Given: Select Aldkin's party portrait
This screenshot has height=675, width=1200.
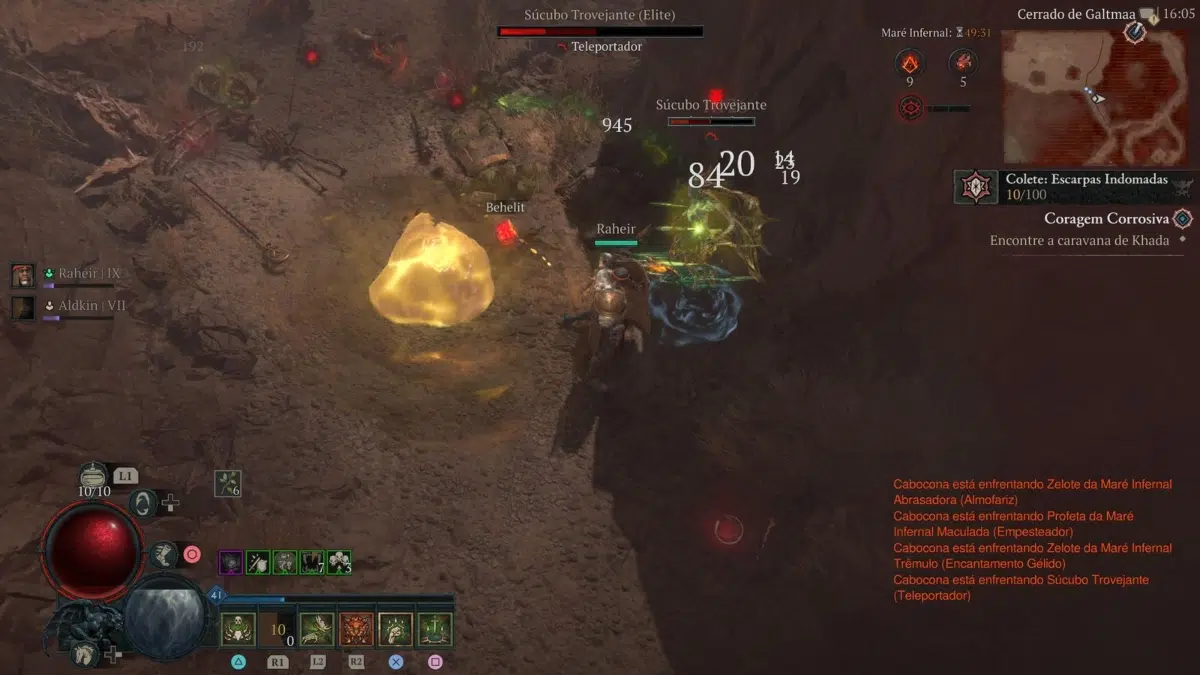Looking at the screenshot, I should (x=23, y=307).
